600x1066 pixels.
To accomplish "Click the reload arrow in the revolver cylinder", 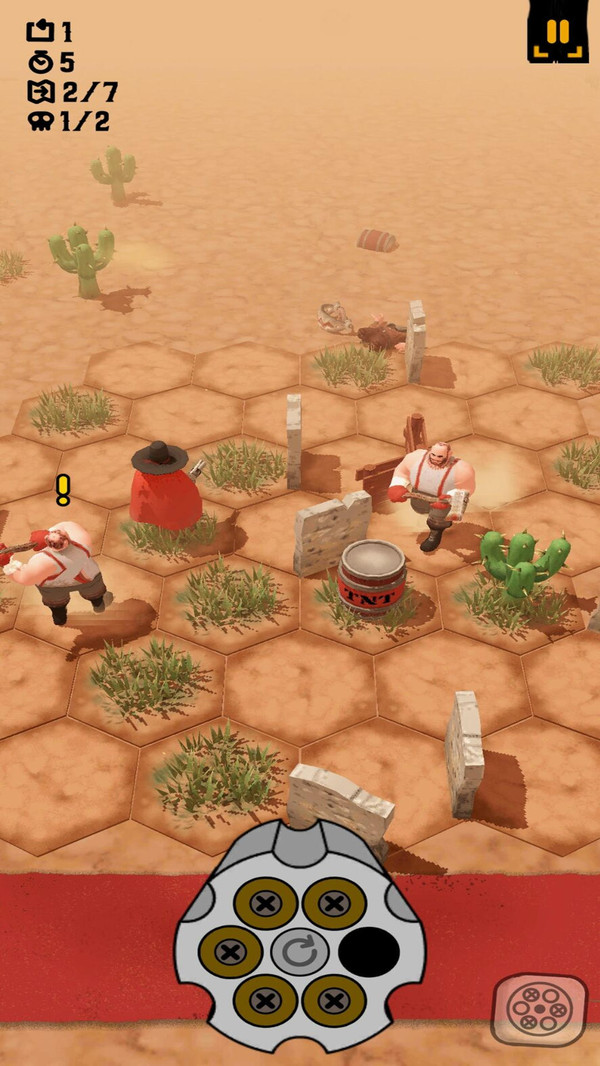I will click(299, 951).
